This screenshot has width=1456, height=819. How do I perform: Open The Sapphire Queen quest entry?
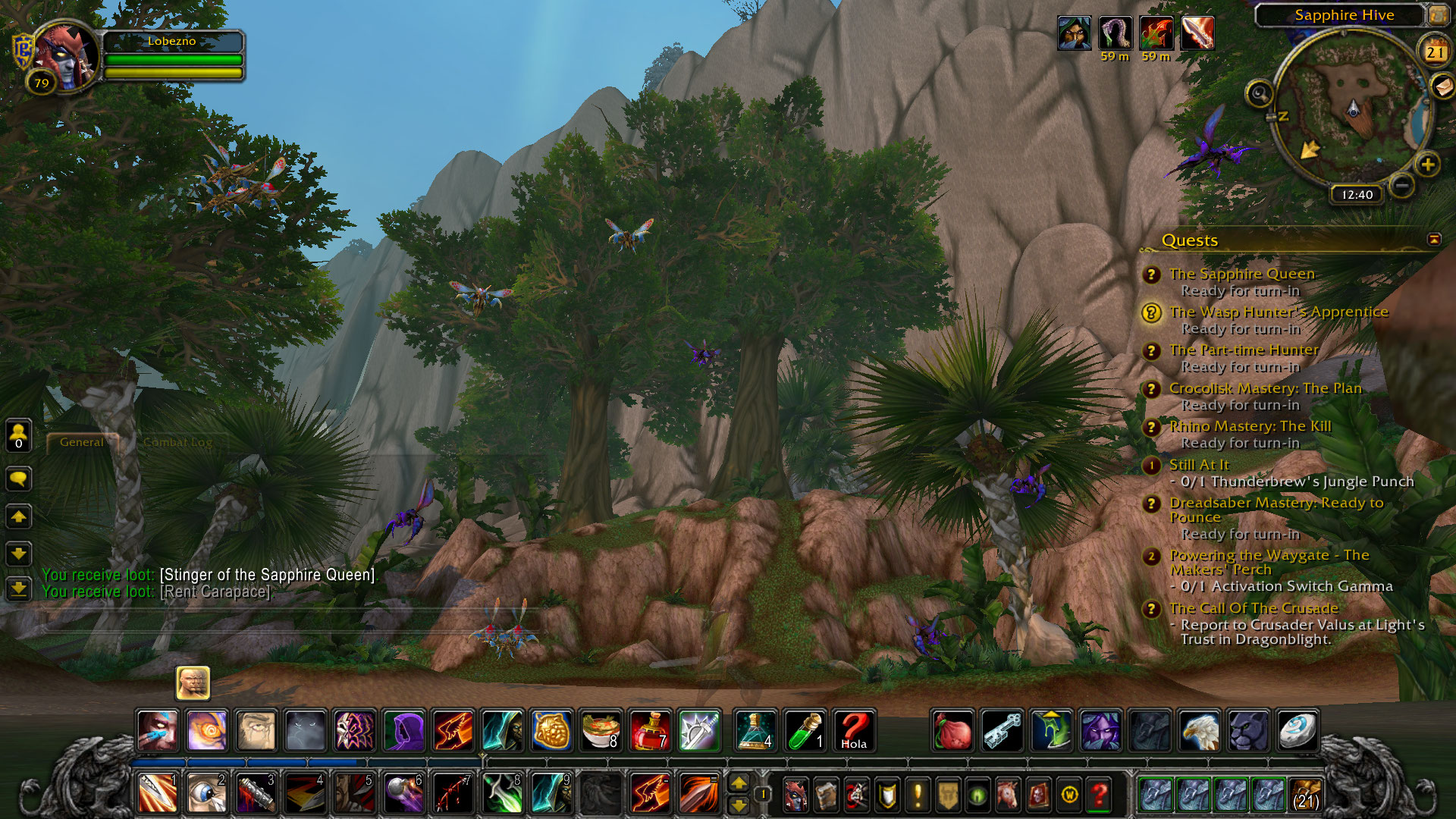1241,274
